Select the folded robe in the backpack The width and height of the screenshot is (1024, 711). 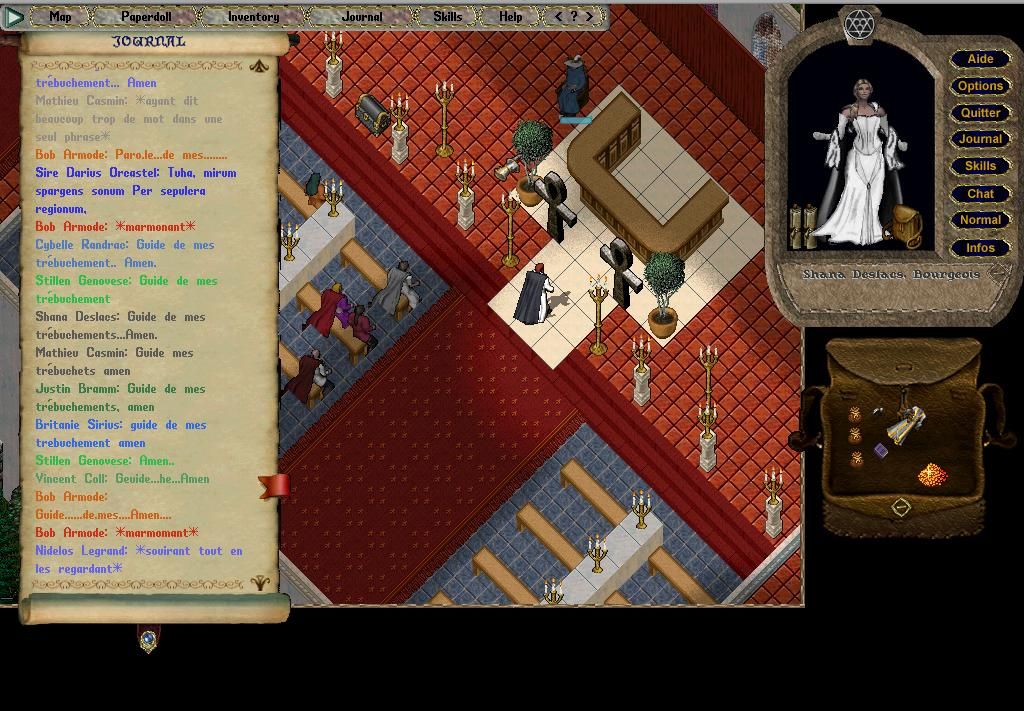906,424
